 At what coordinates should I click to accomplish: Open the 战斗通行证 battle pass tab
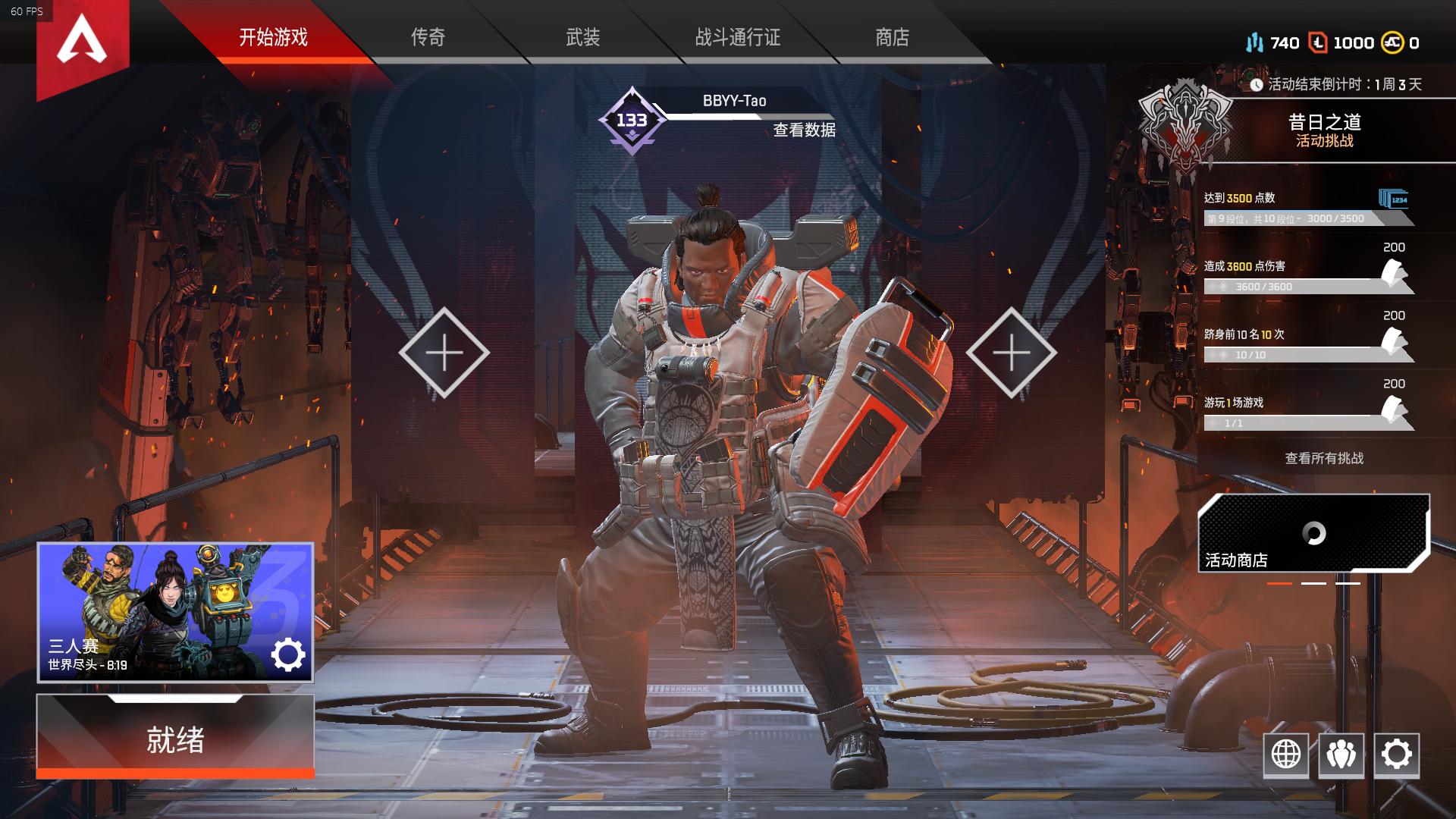click(737, 37)
